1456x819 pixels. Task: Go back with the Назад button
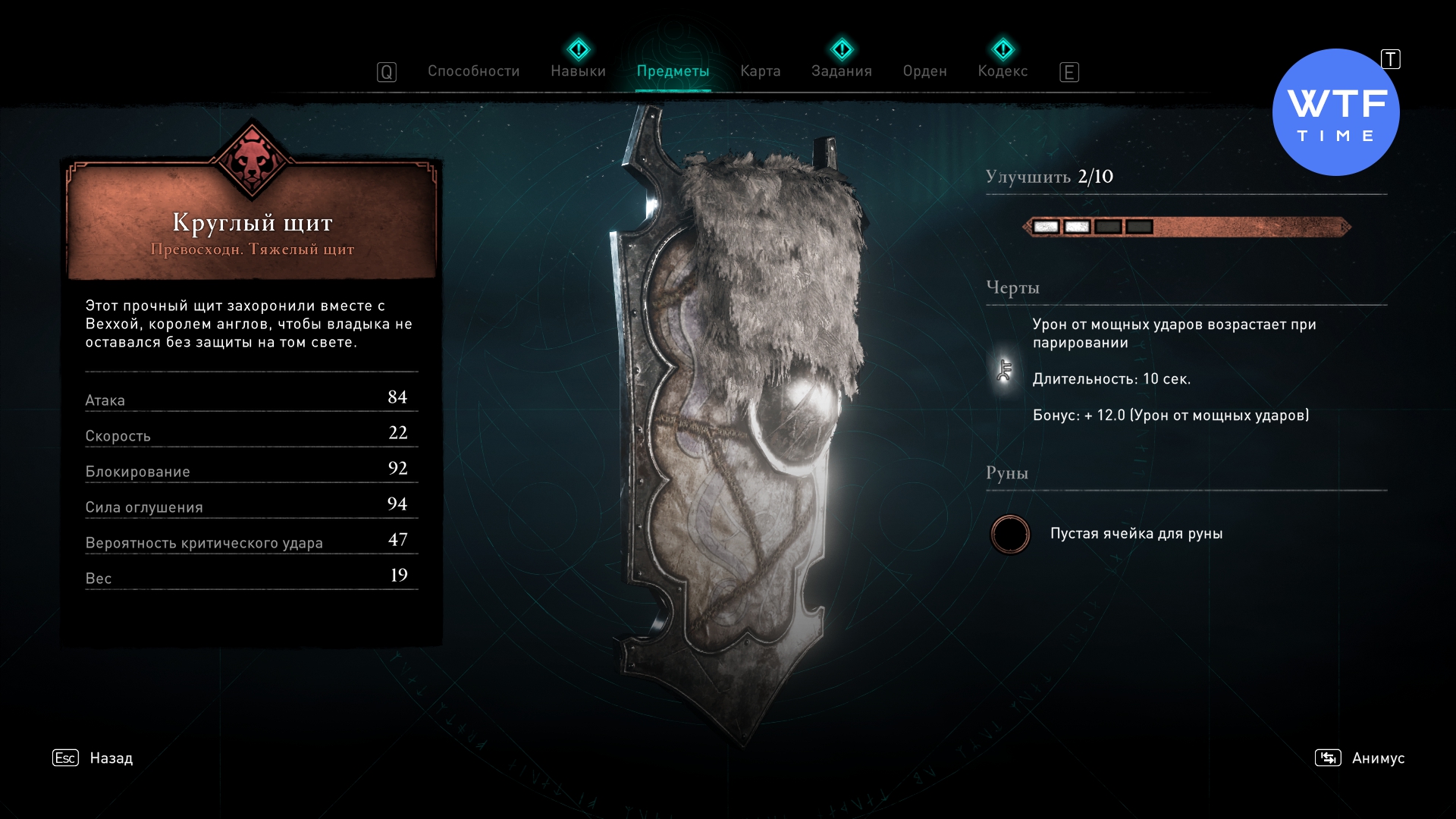point(111,758)
